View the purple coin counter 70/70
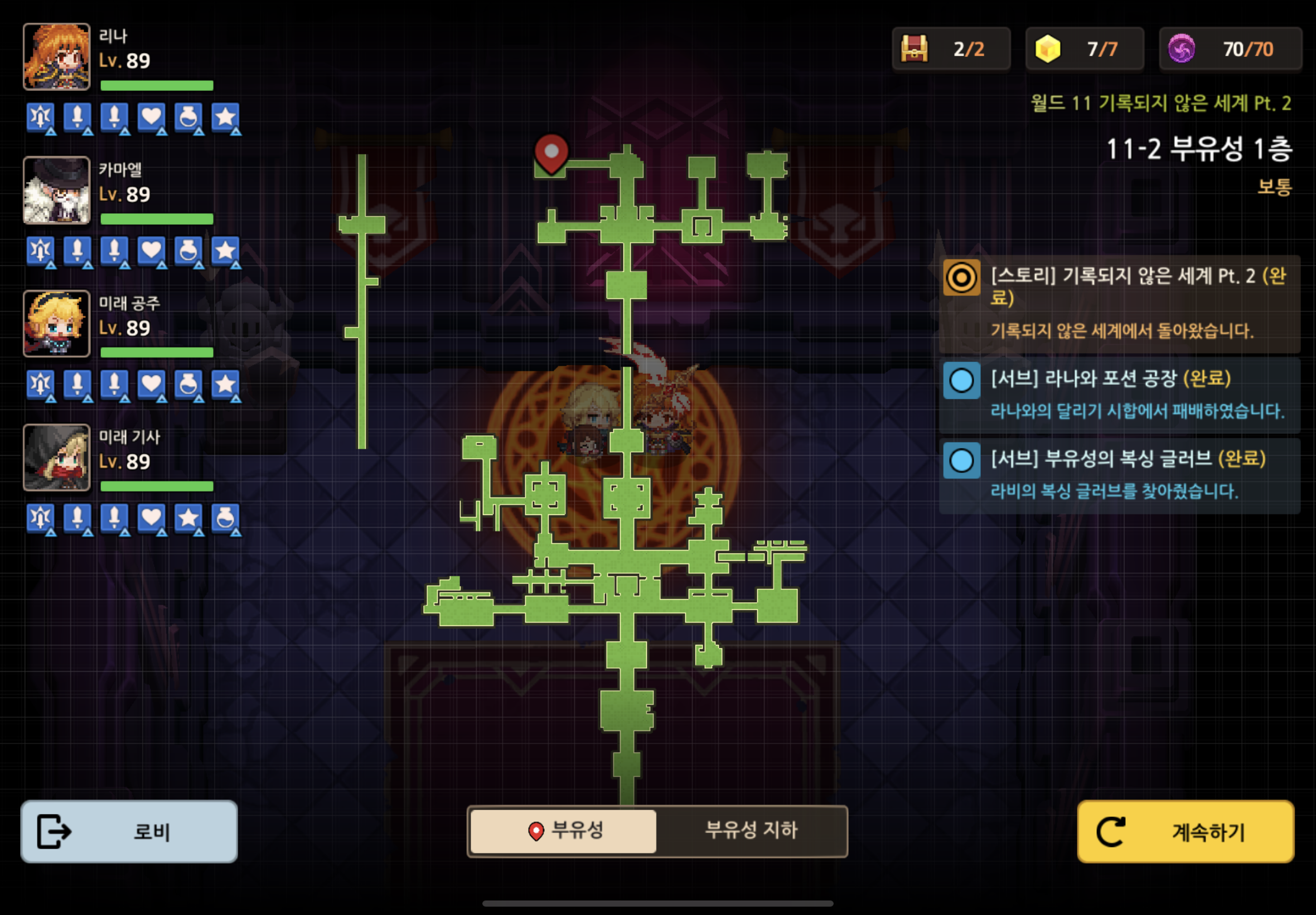This screenshot has width=1316, height=915. pyautogui.click(x=1231, y=49)
